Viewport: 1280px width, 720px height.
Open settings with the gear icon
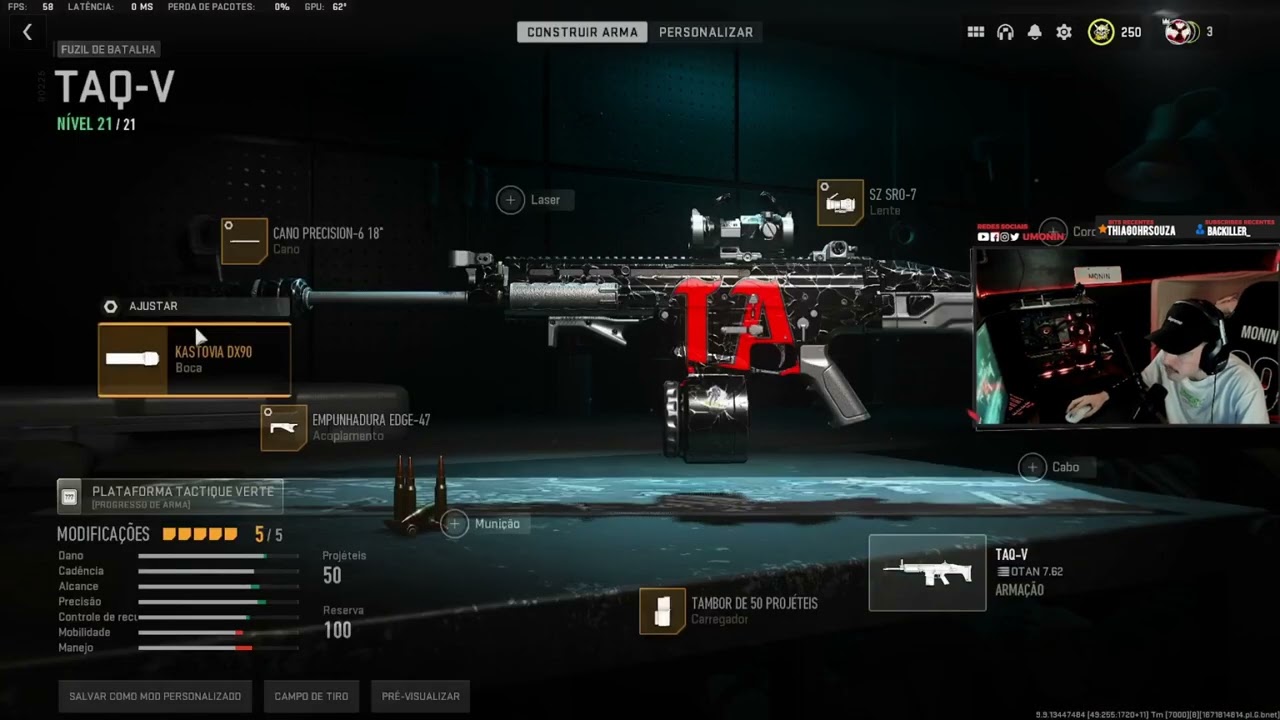1064,32
